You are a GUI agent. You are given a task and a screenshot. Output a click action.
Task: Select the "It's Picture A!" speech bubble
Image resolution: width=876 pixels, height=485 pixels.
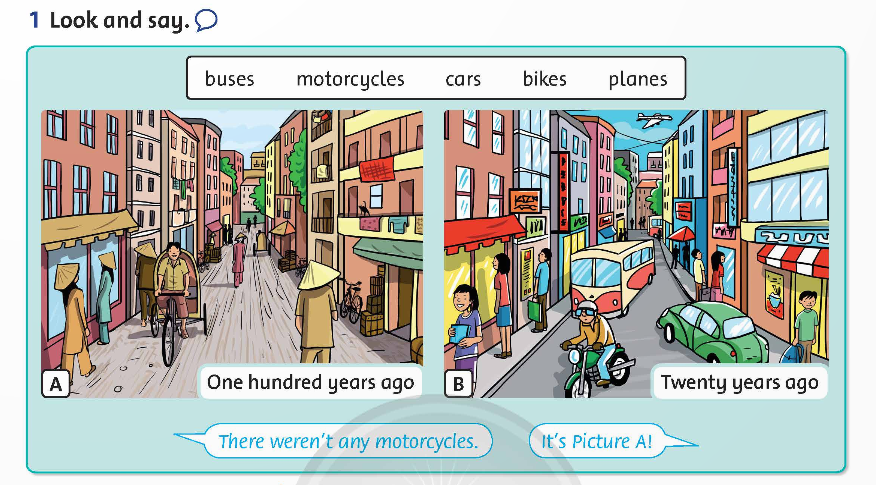click(x=596, y=441)
